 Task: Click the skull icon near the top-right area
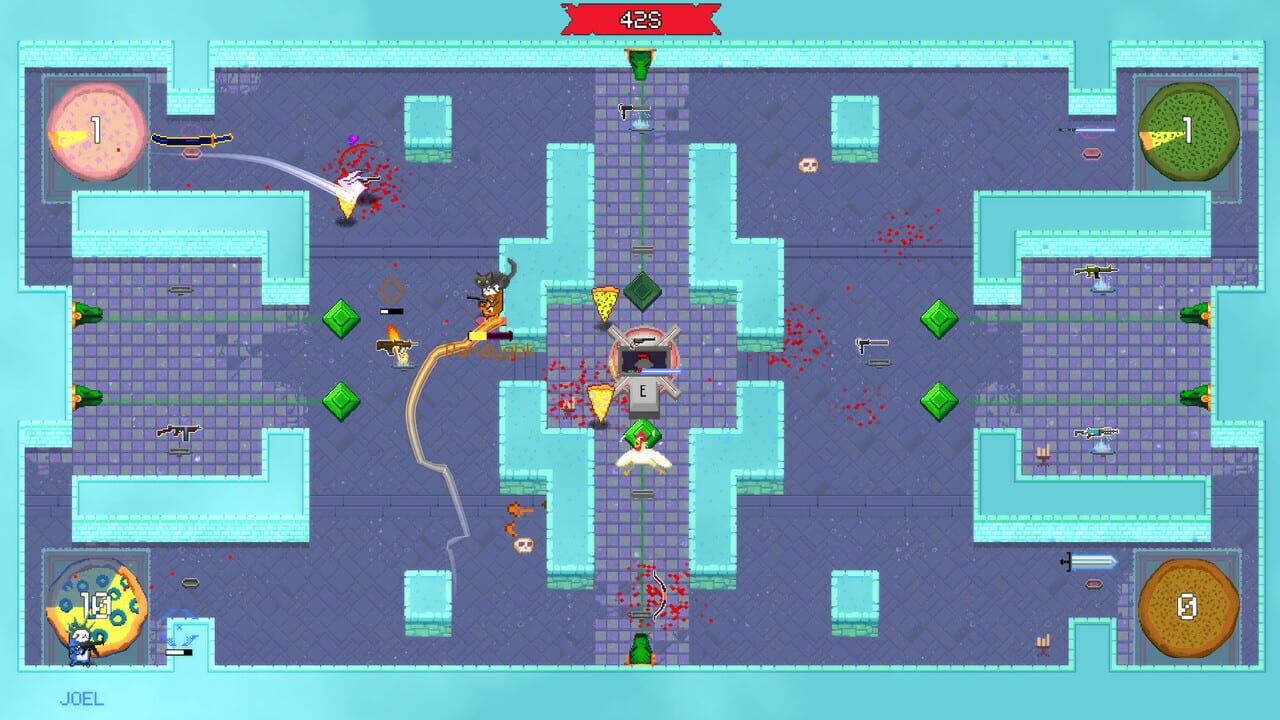808,165
